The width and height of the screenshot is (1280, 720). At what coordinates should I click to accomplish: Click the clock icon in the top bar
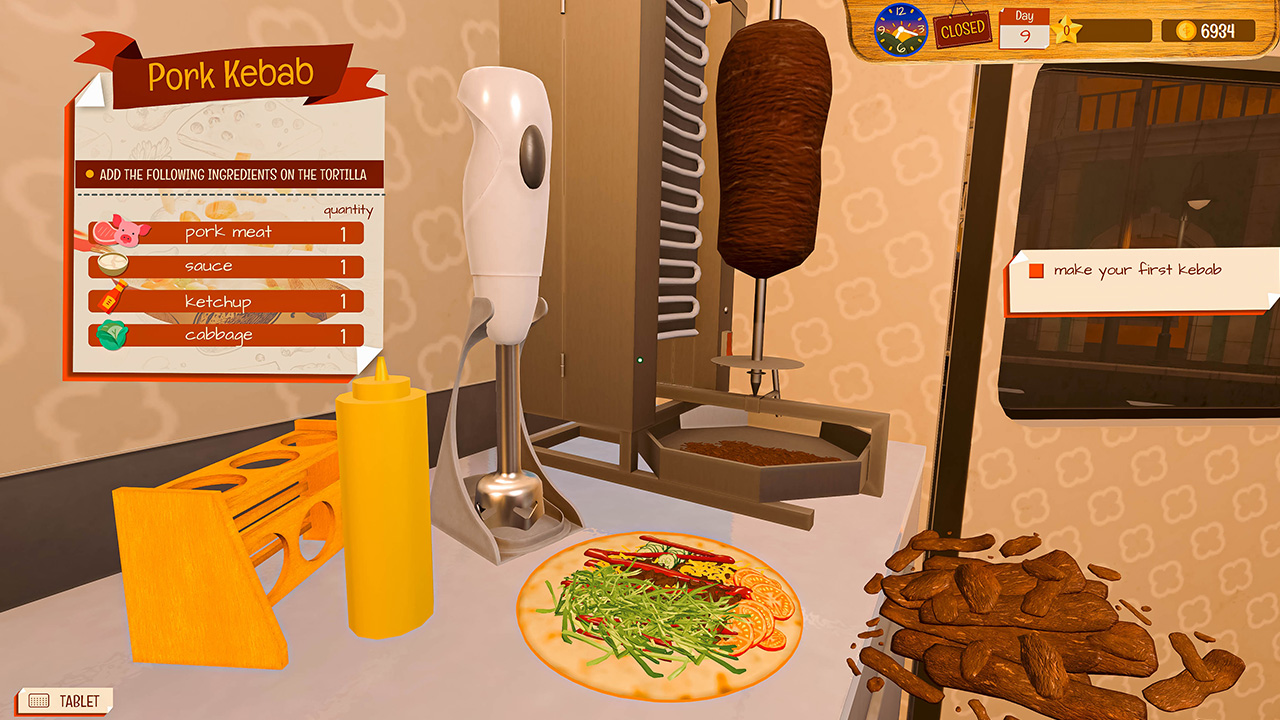900,28
